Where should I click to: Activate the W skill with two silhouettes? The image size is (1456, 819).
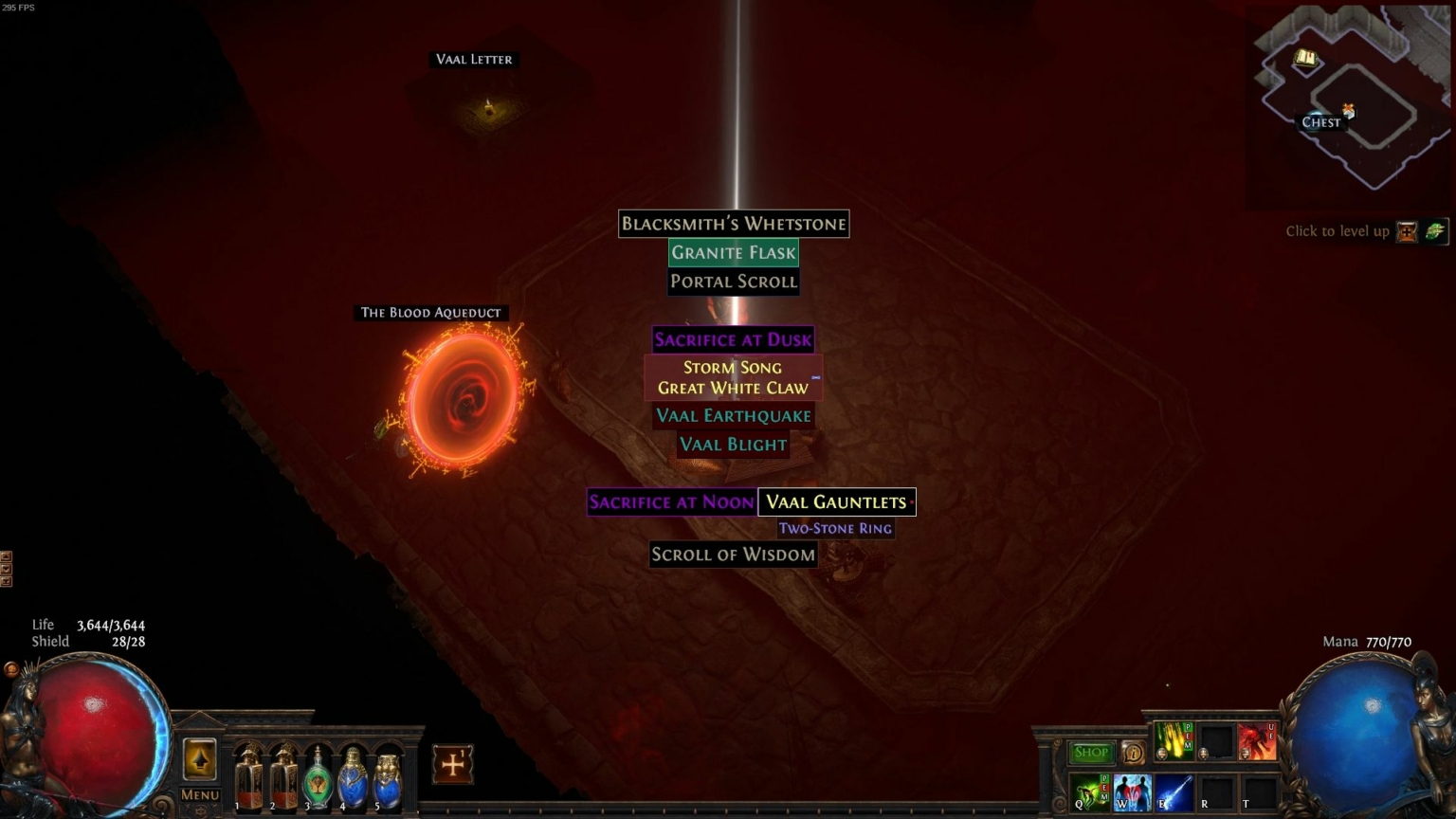(1132, 792)
